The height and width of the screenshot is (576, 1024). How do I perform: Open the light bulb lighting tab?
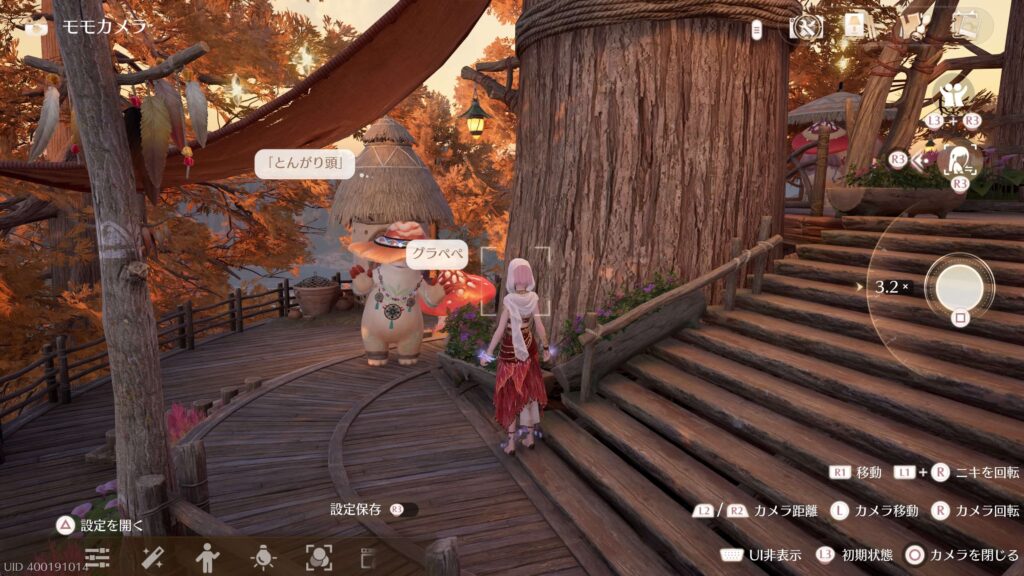click(263, 557)
